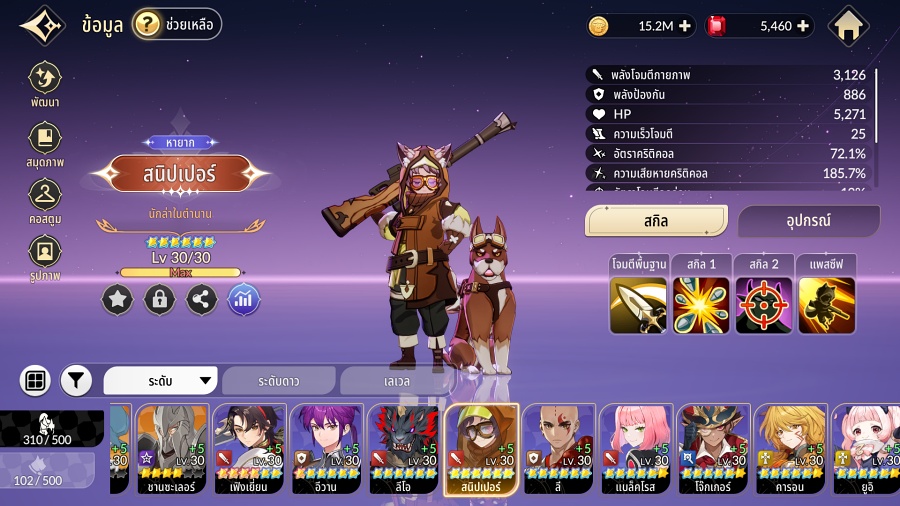Toggle the star favorite button

pyautogui.click(x=117, y=299)
